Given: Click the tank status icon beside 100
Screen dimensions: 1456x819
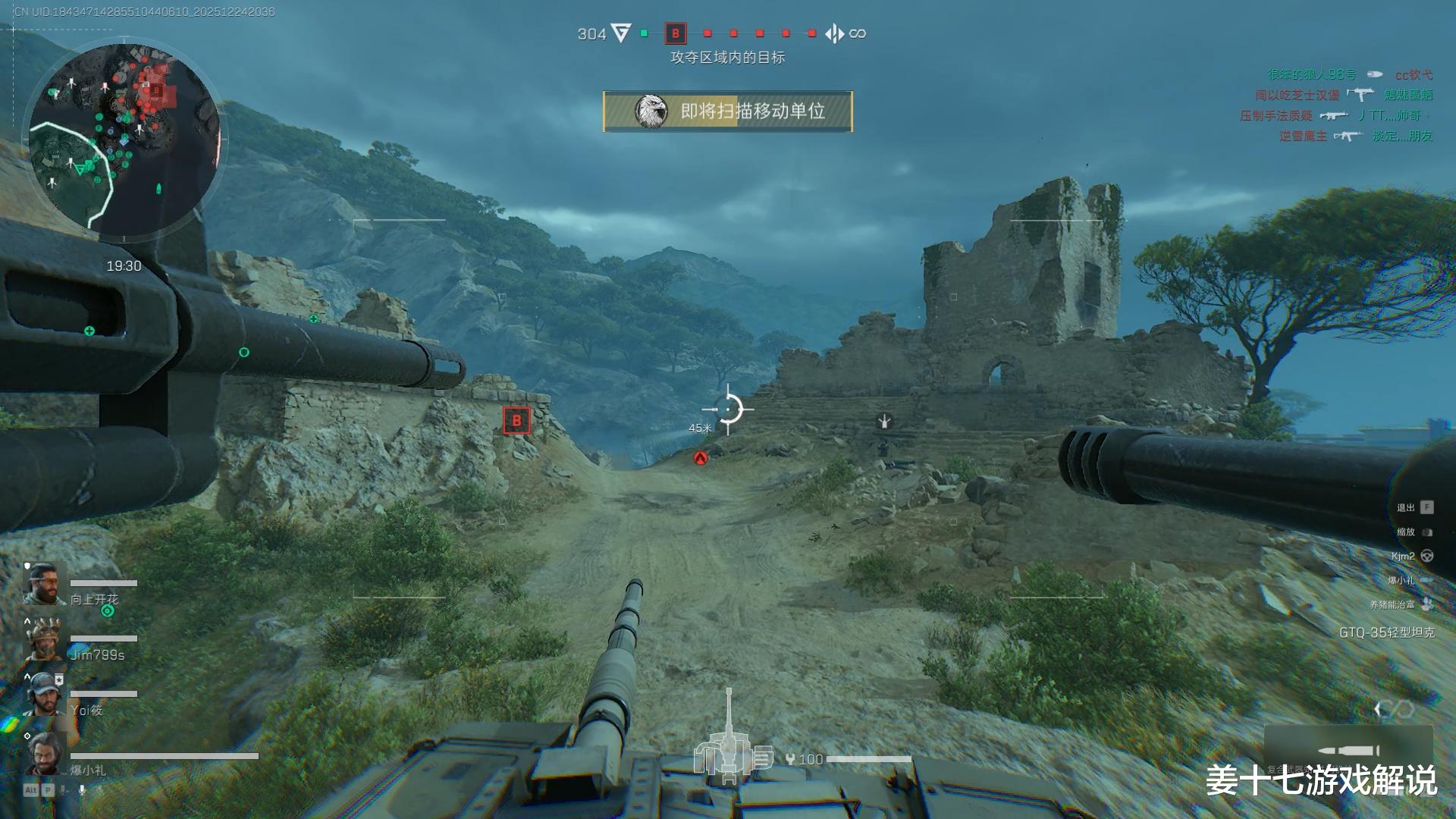Looking at the screenshot, I should coord(730,752).
